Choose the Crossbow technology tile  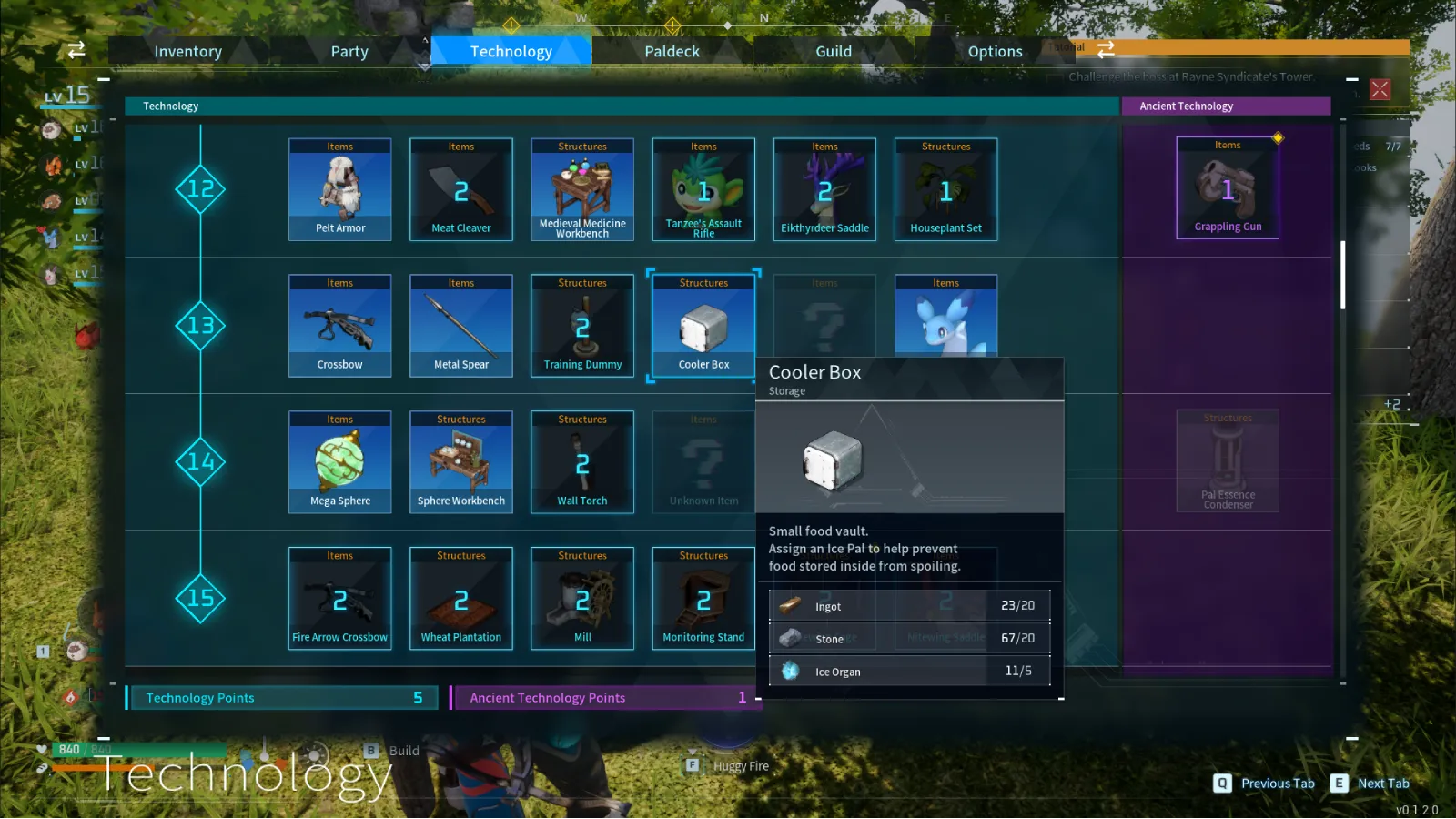tap(340, 326)
